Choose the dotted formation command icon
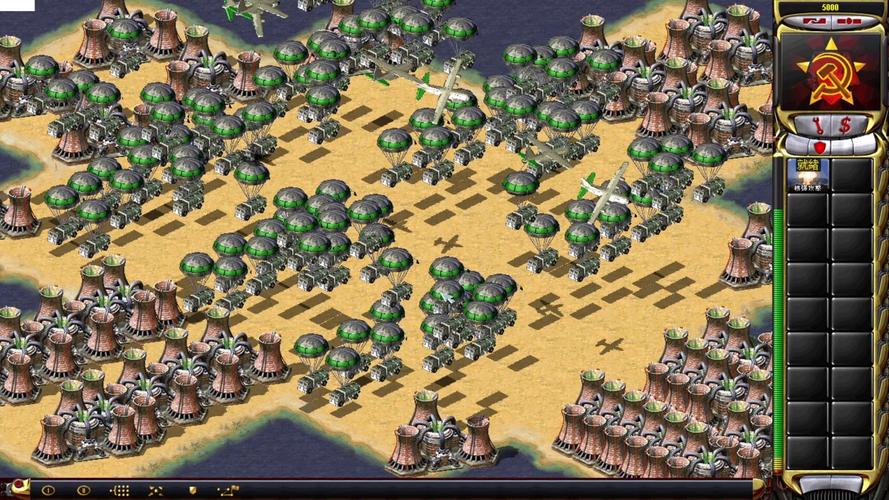 click(x=120, y=491)
